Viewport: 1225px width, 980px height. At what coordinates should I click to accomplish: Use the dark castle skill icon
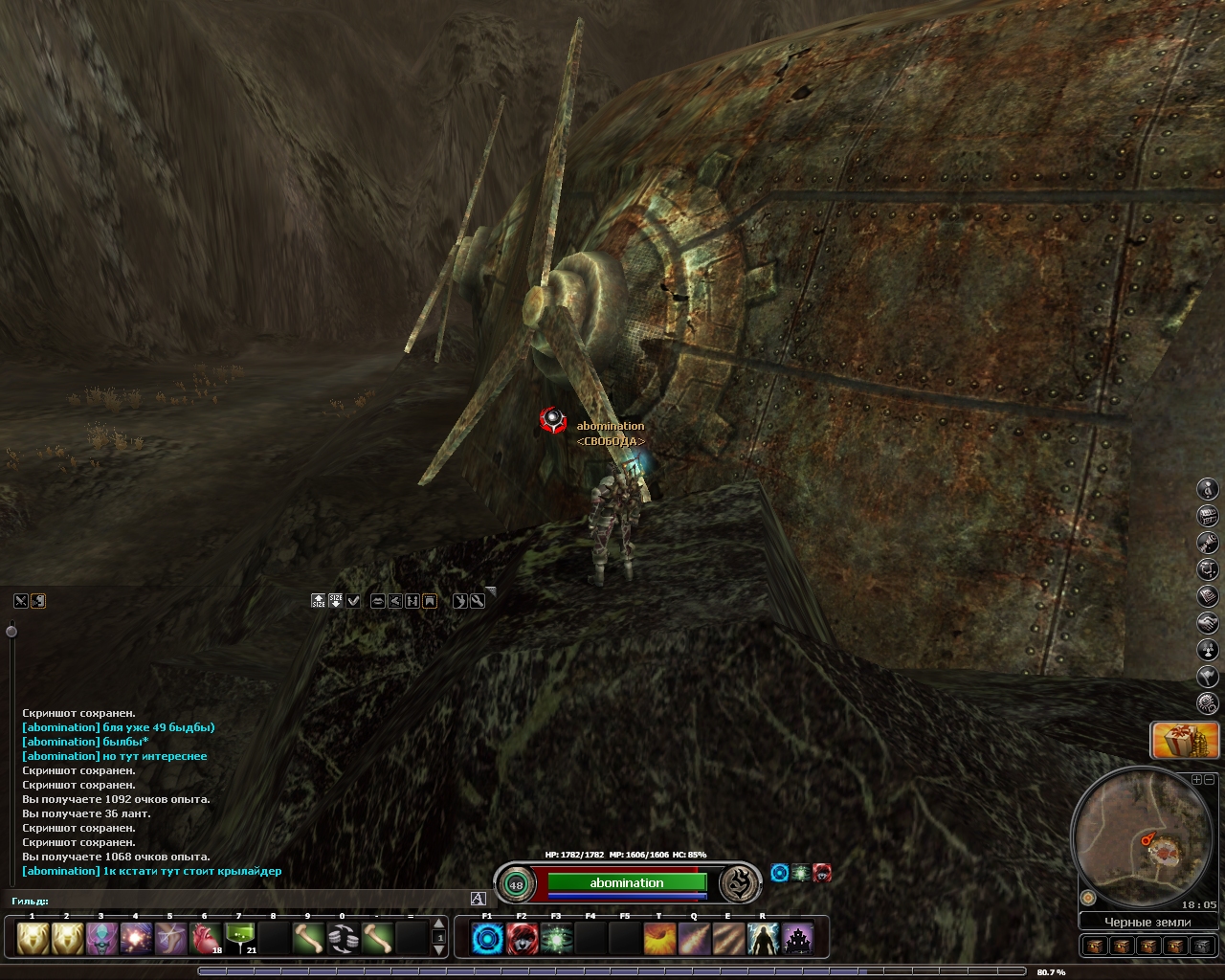[797, 939]
